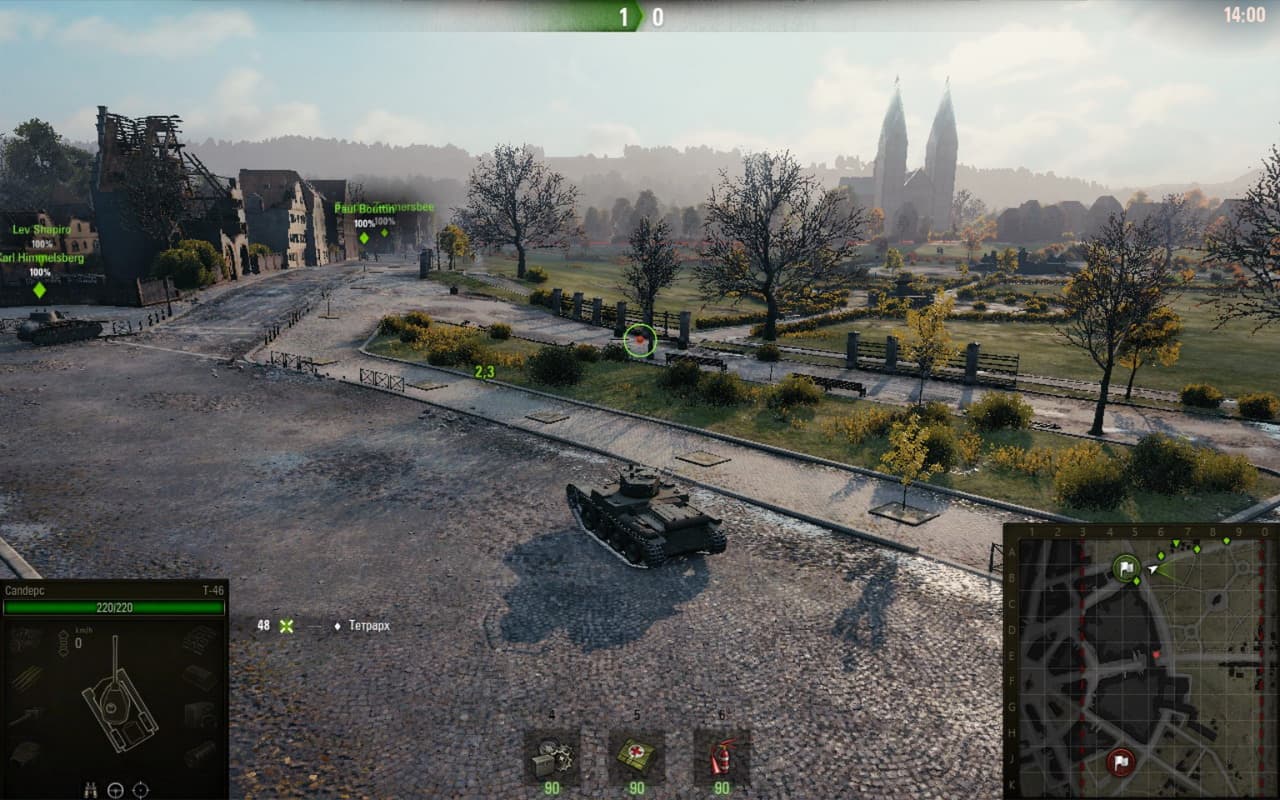Activate the fire extinguisher consumable

(x=721, y=757)
